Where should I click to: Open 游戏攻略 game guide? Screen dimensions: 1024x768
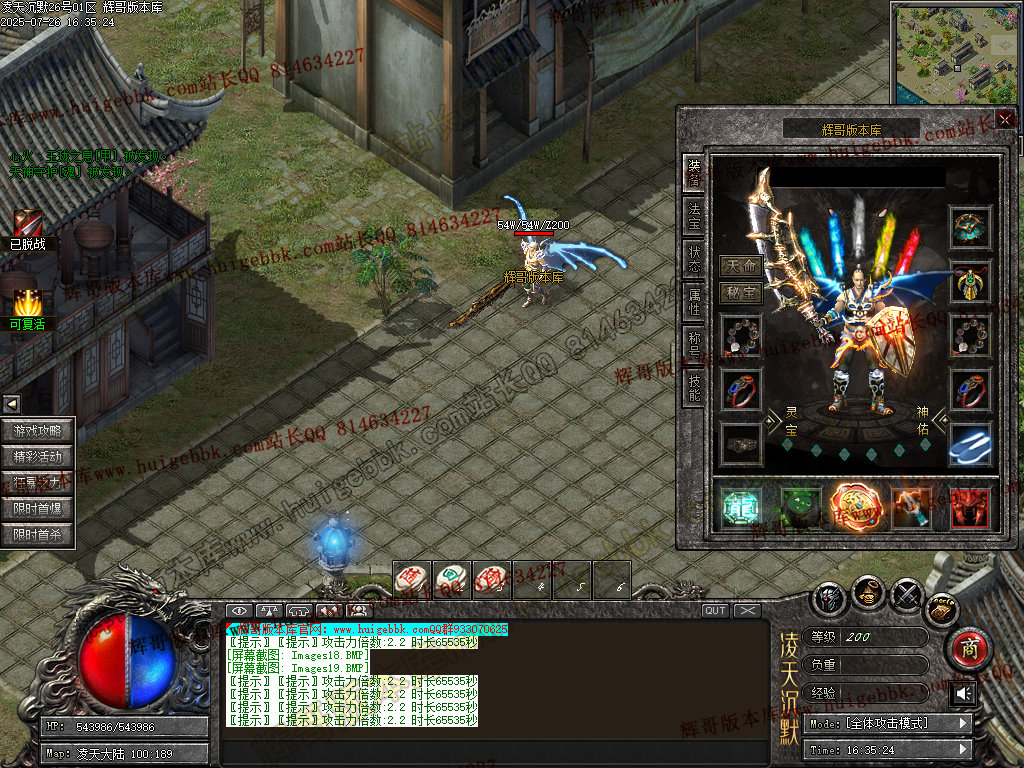(38, 431)
